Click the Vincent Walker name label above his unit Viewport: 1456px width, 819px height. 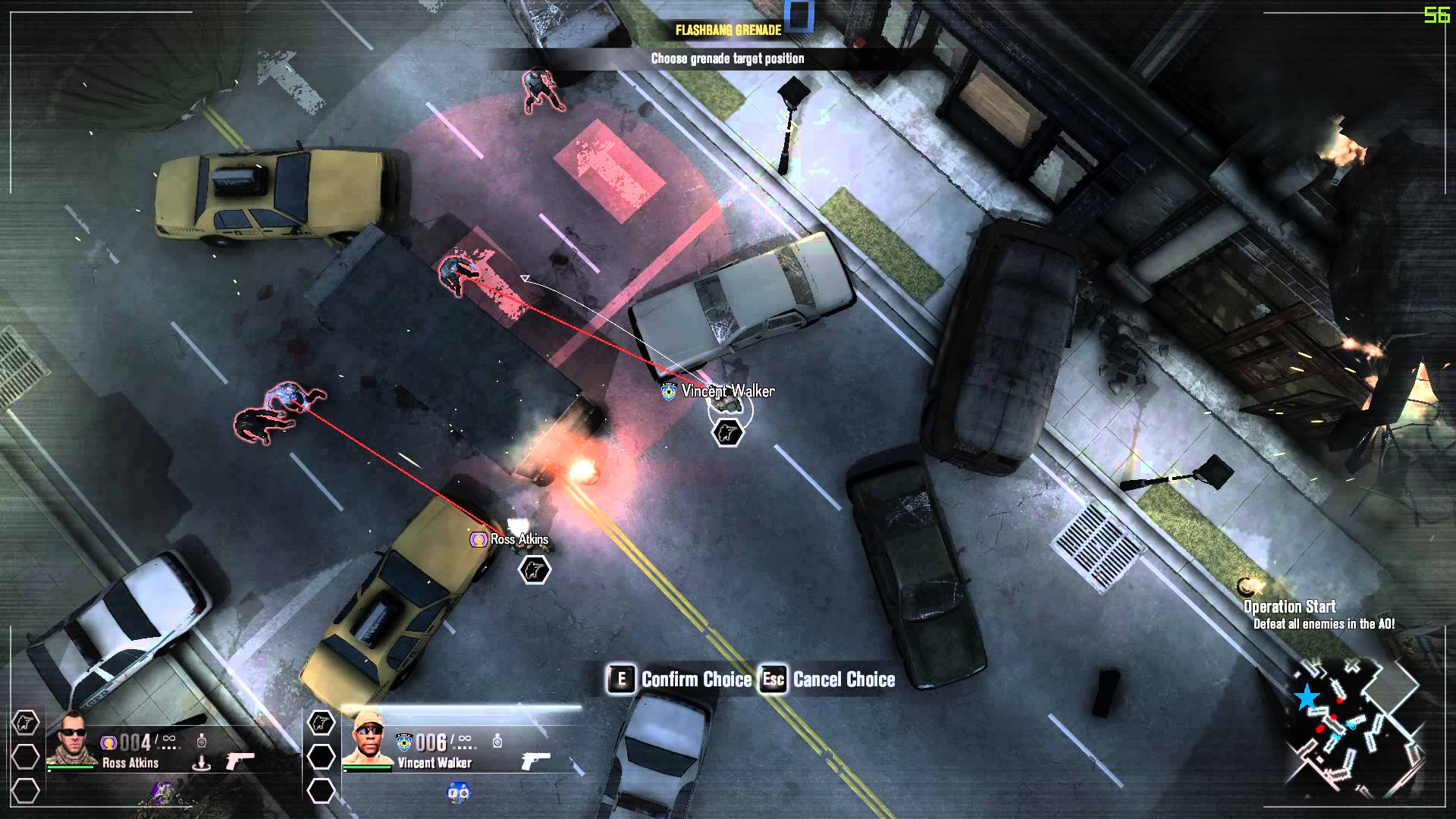coord(727,391)
